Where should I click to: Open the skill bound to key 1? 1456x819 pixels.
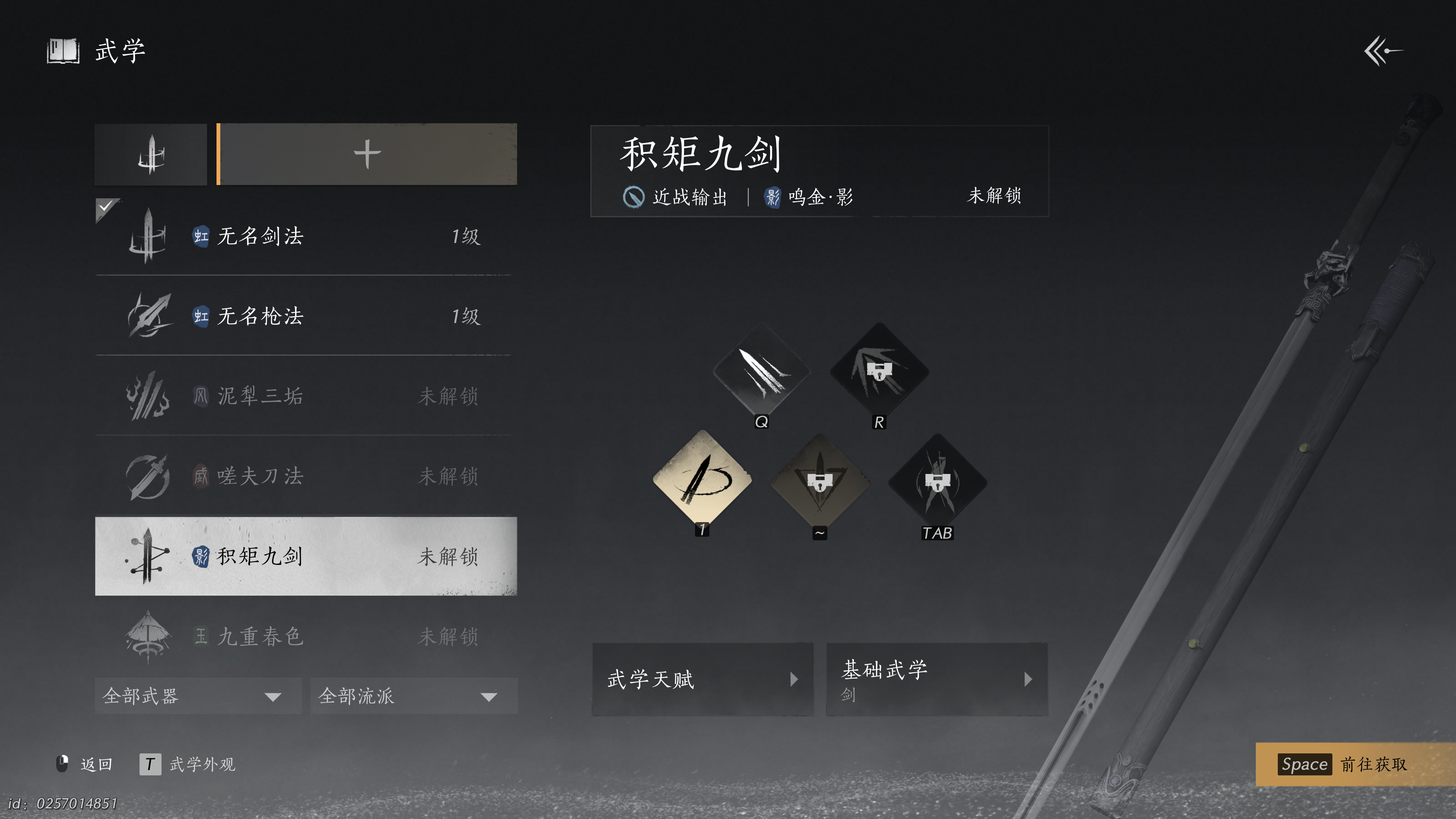coord(703,482)
